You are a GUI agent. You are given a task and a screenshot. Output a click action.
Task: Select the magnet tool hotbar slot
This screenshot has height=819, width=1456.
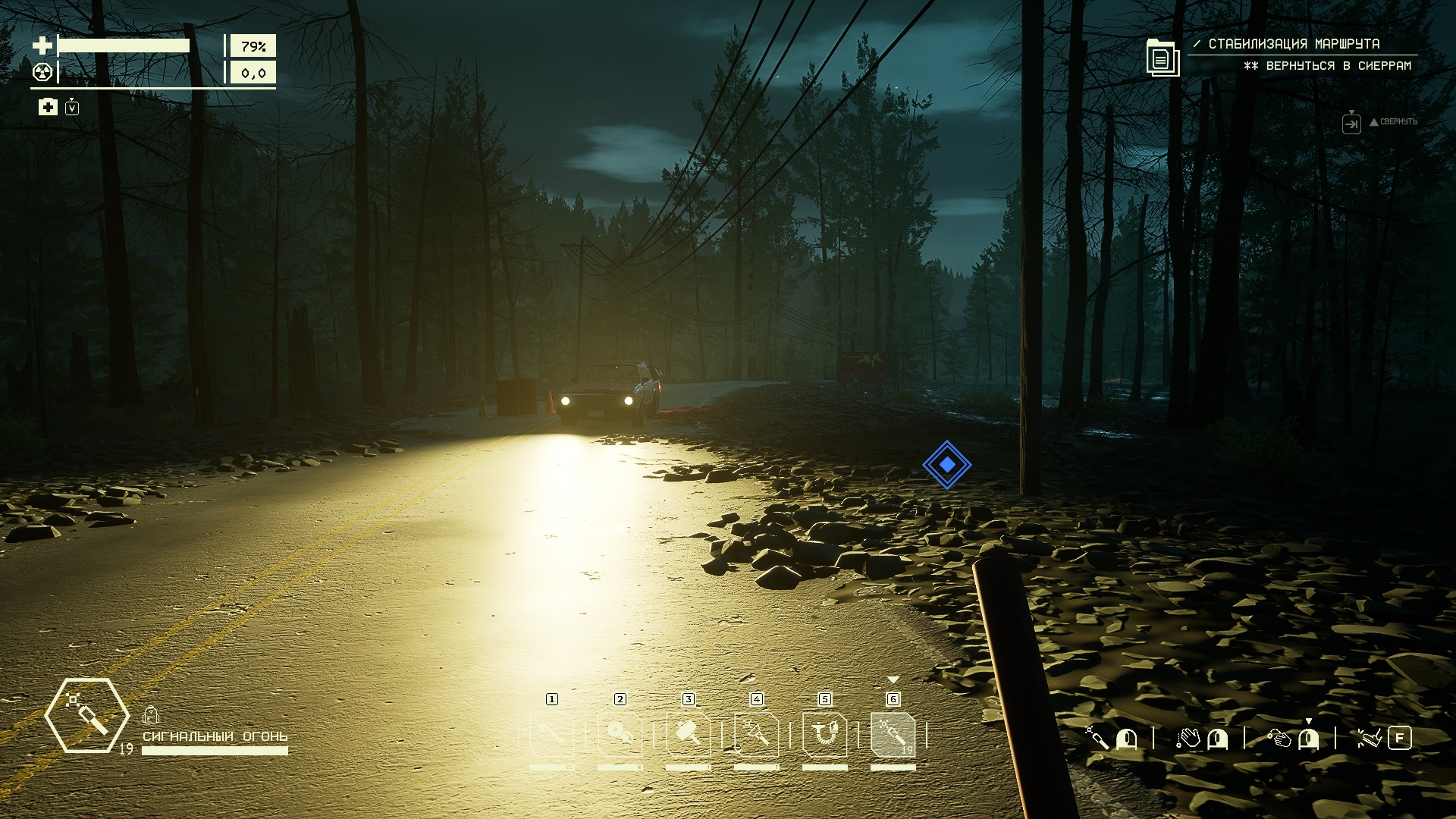point(825,734)
